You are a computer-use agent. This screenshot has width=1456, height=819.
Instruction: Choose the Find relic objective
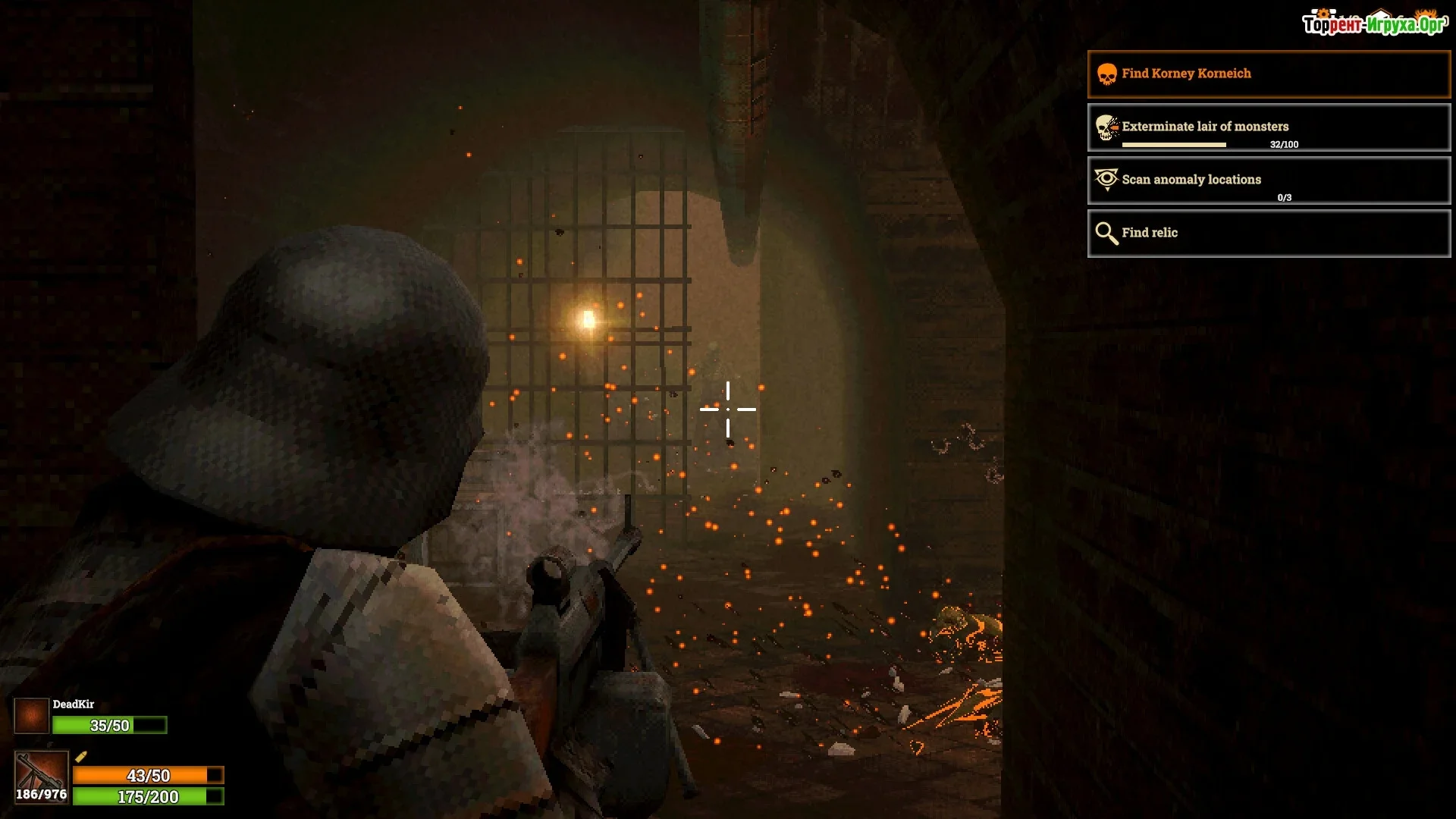tap(1269, 234)
